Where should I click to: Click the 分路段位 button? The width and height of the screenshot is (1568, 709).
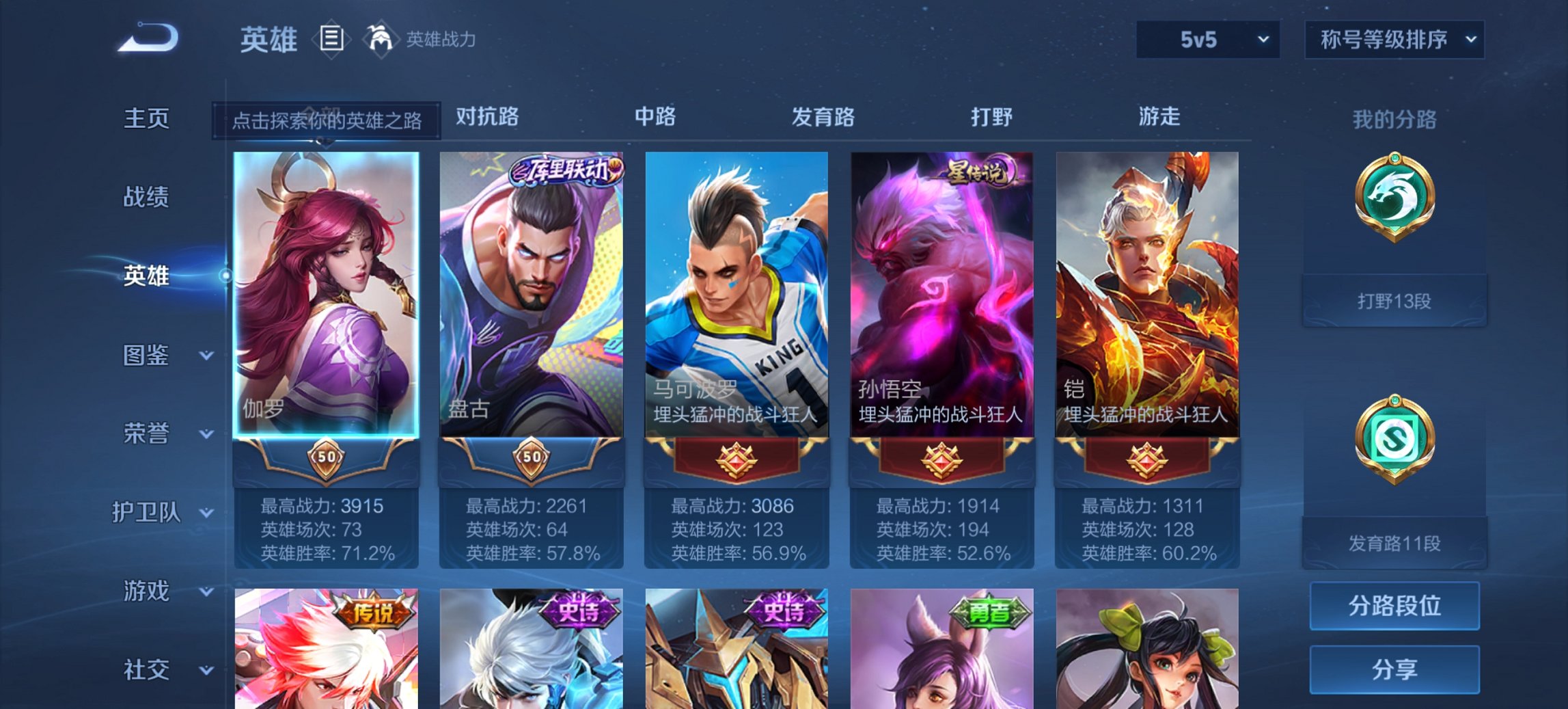[x=1394, y=606]
